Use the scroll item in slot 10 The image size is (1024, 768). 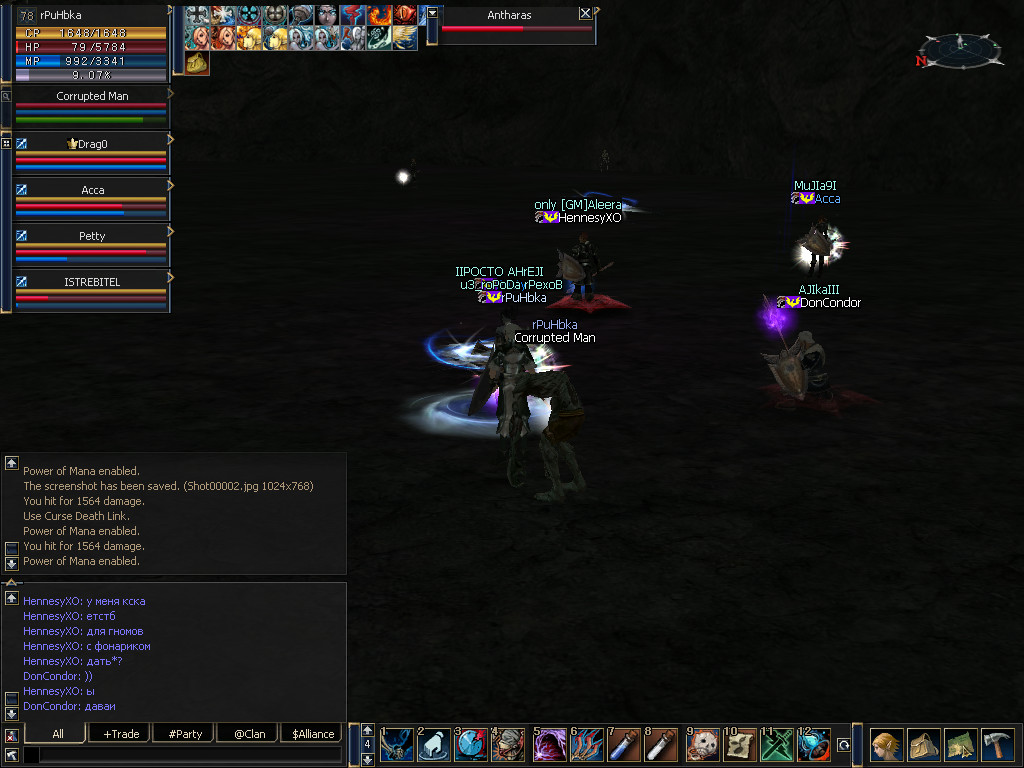tap(740, 745)
